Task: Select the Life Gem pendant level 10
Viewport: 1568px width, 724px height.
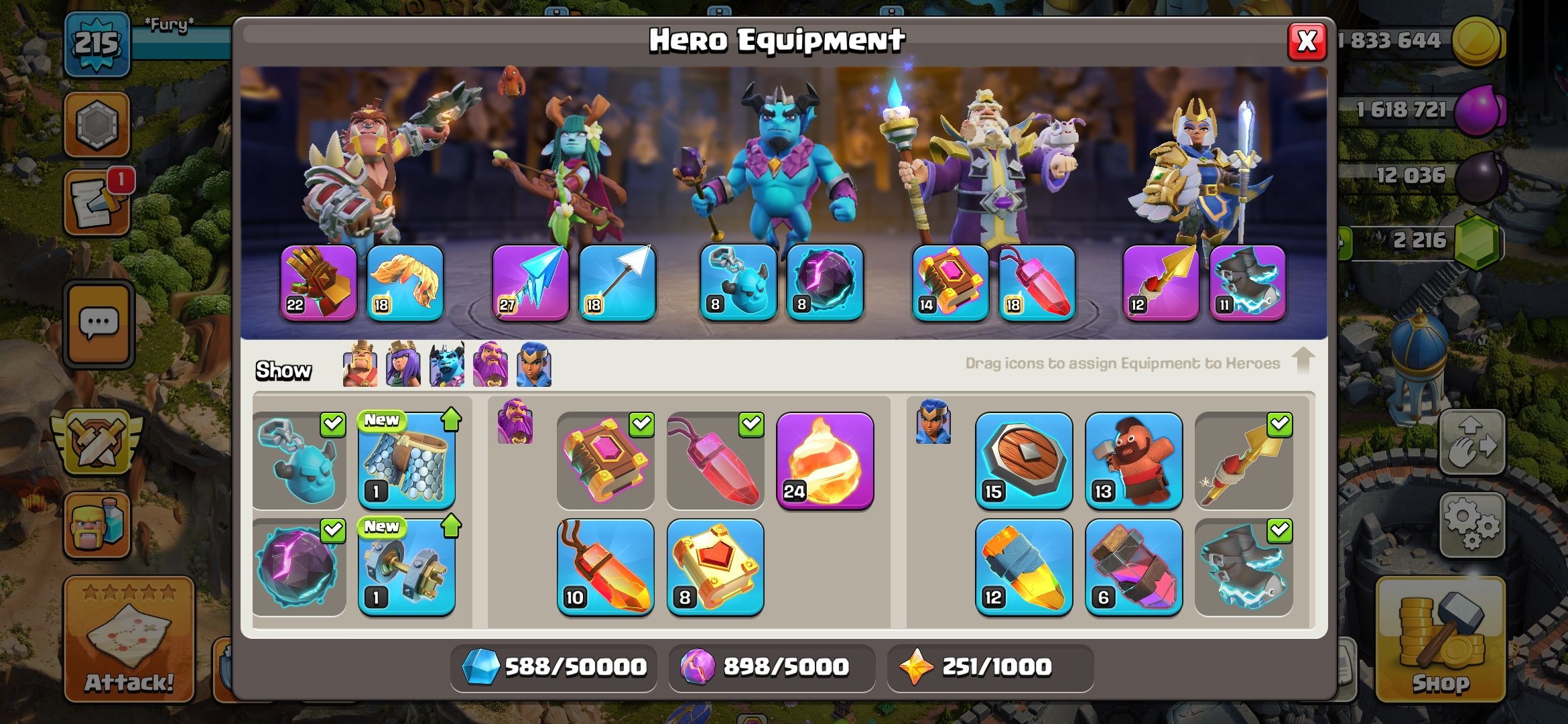Action: pos(606,566)
